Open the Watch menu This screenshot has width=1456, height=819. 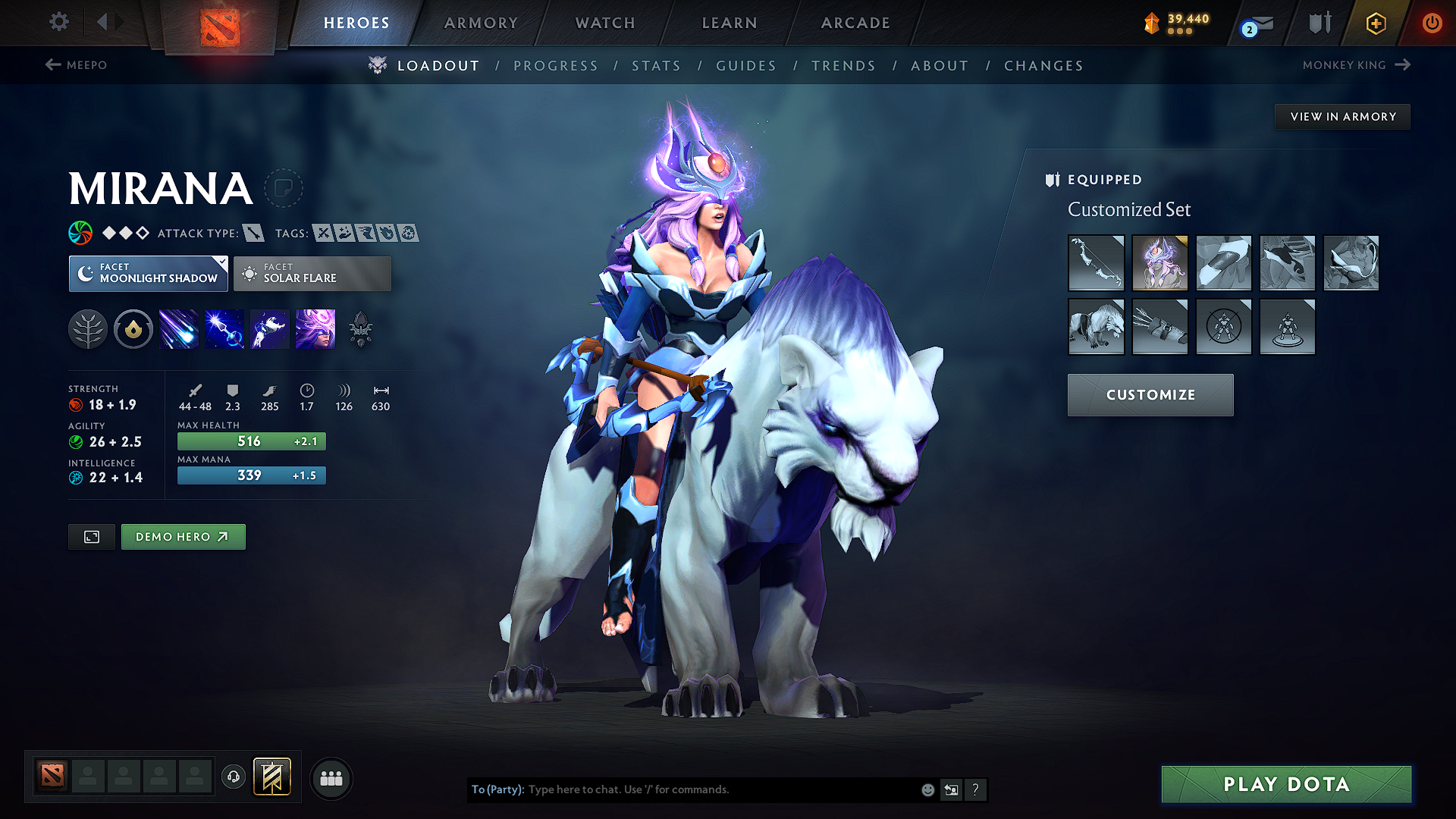604,23
